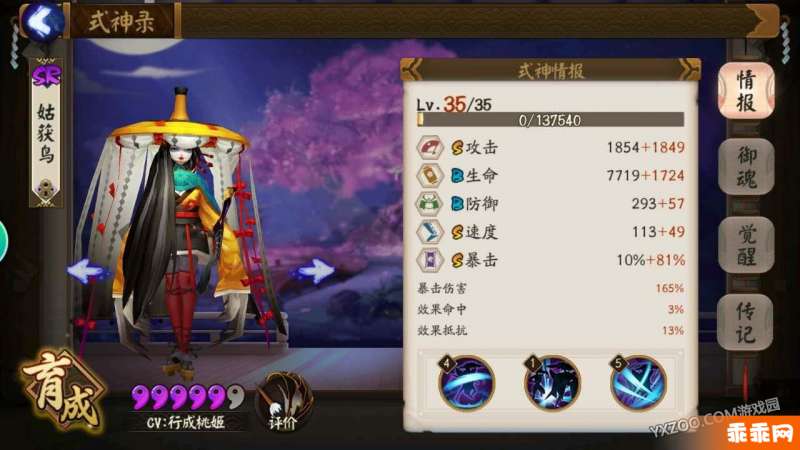The height and width of the screenshot is (450, 800).
Task: Tap the 攻击 attack stat icon
Action: coord(430,148)
